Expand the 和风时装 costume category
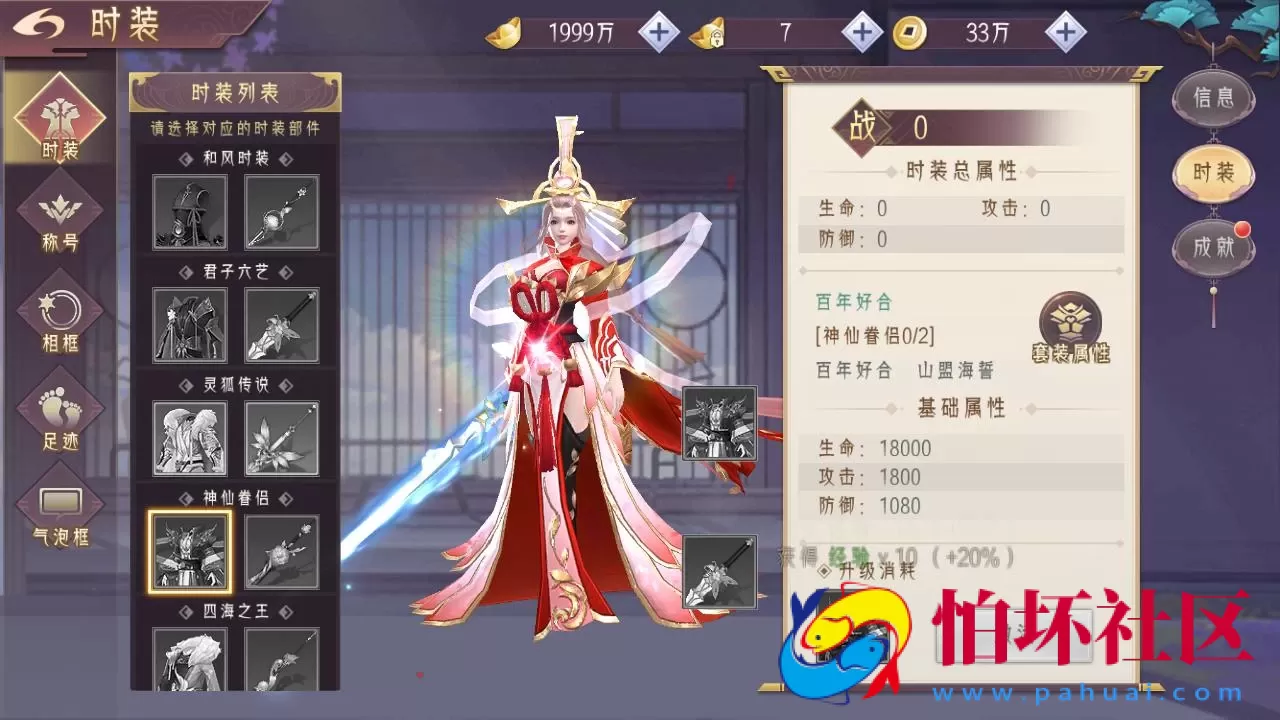 [x=235, y=158]
